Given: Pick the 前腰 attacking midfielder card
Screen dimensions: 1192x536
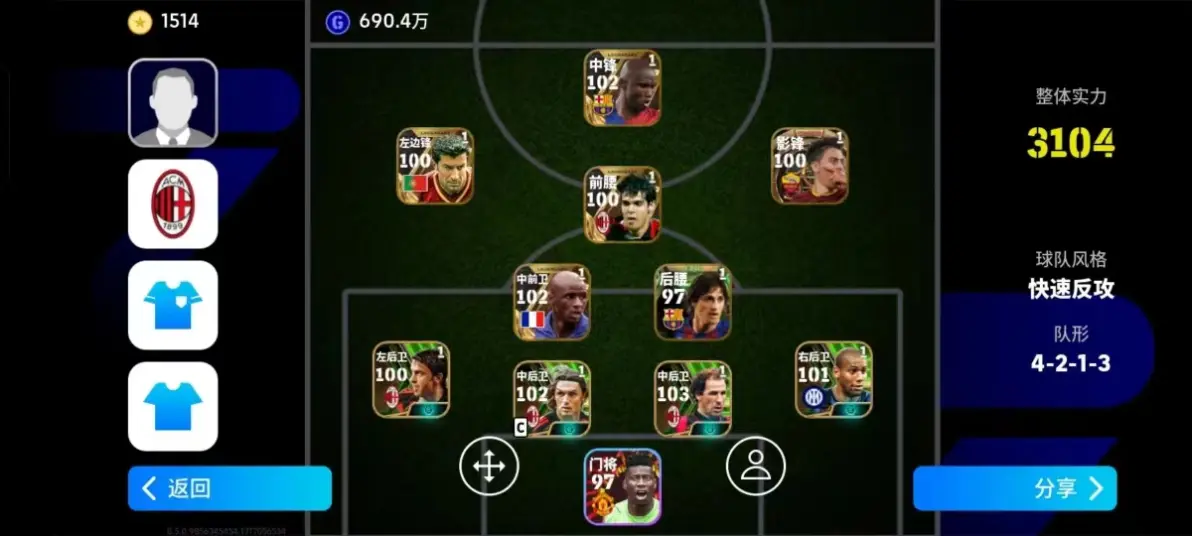Looking at the screenshot, I should point(622,204).
